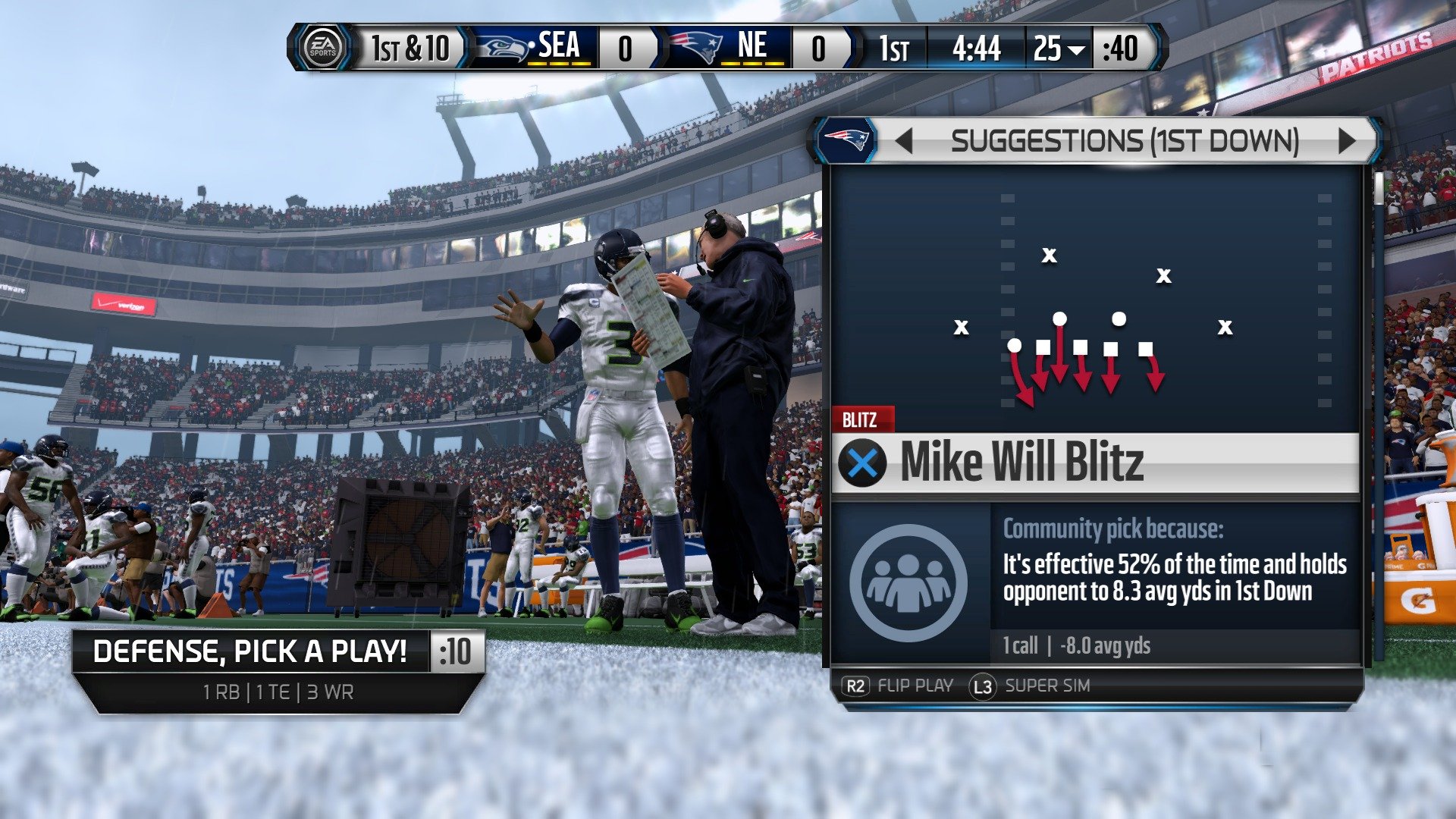Select the 1ST & 10 down indicator

click(409, 47)
